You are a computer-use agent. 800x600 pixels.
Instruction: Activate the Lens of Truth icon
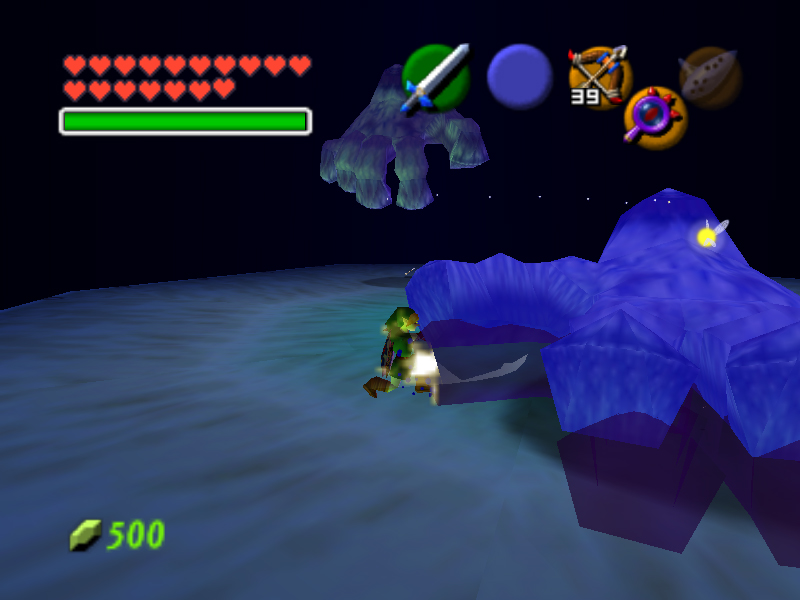click(x=655, y=118)
